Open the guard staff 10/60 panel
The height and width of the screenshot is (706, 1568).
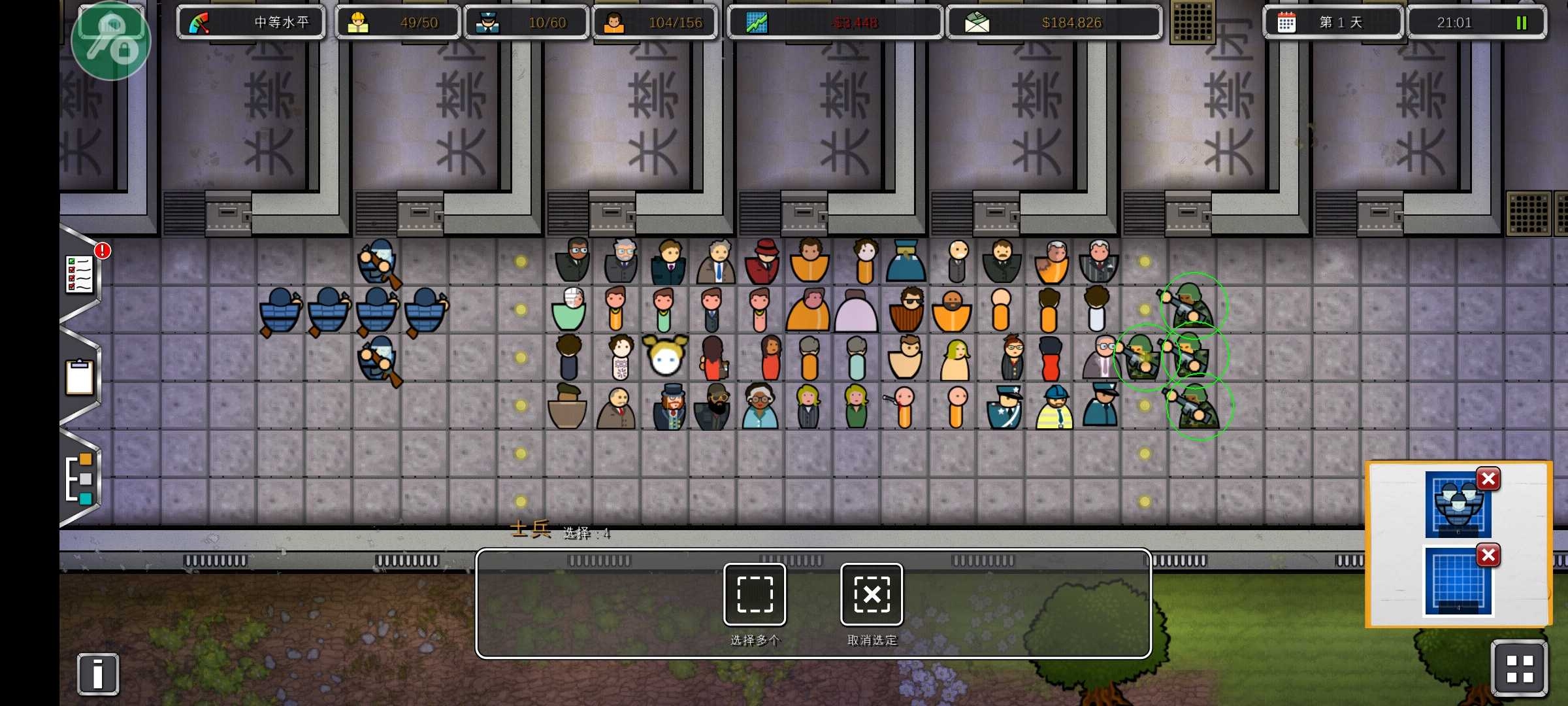527,23
